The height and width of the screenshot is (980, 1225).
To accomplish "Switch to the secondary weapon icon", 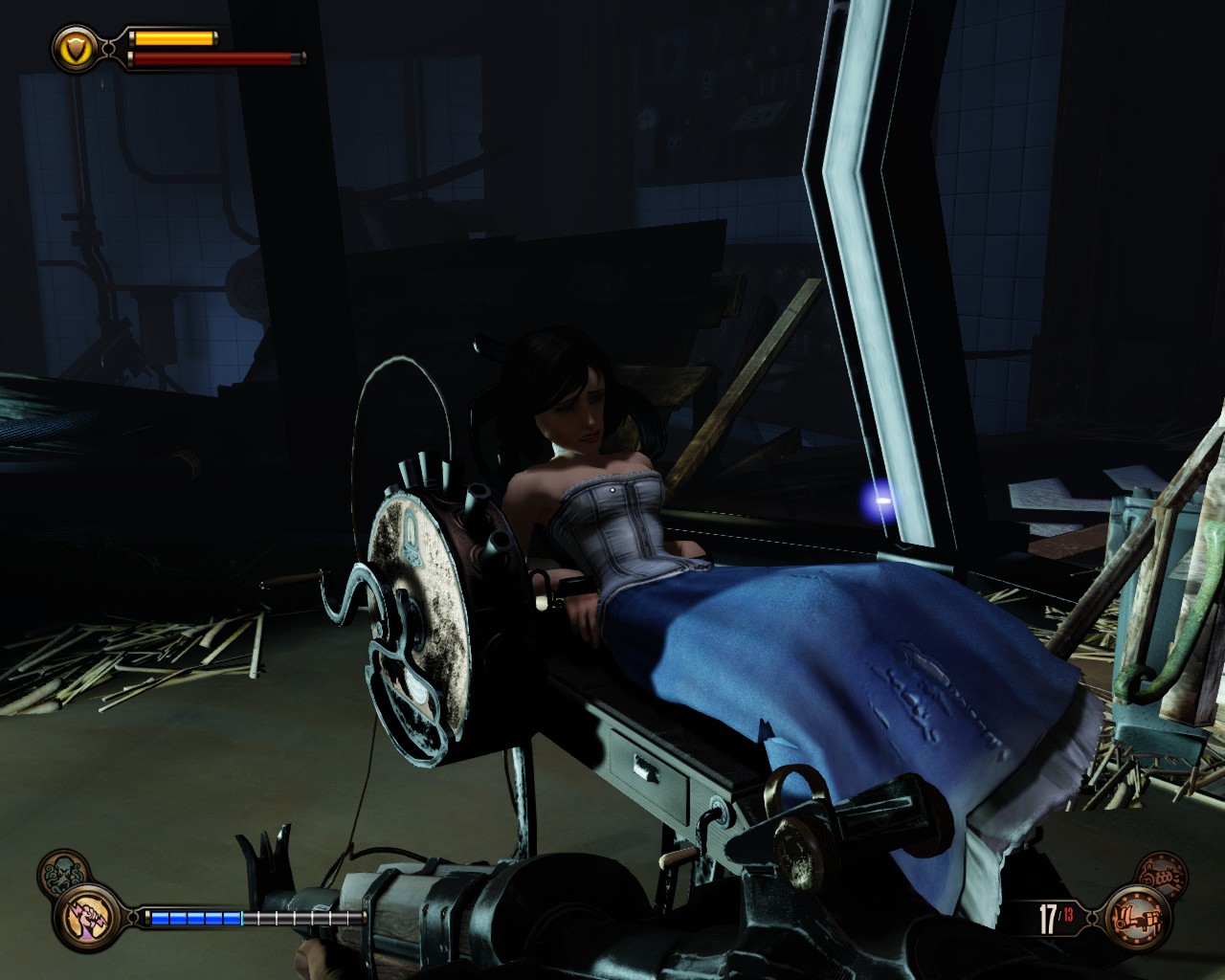I will [x=1162, y=874].
